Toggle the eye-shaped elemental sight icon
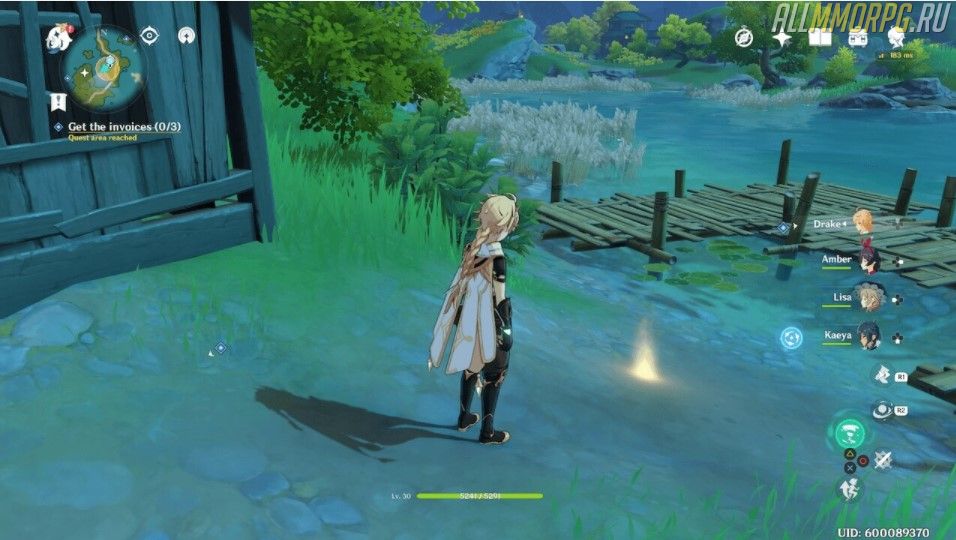 point(149,36)
